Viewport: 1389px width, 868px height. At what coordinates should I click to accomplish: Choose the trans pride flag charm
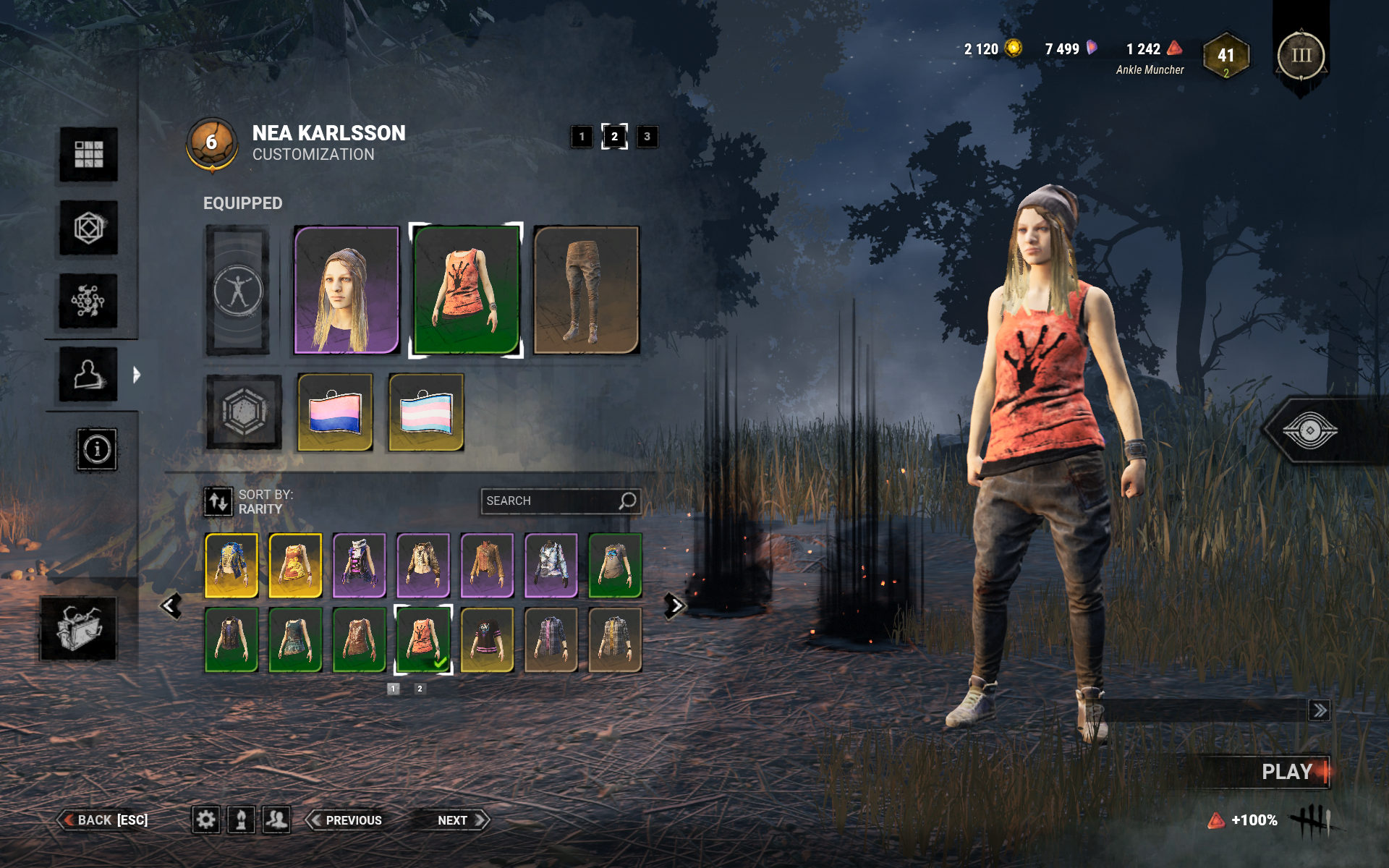coord(426,412)
